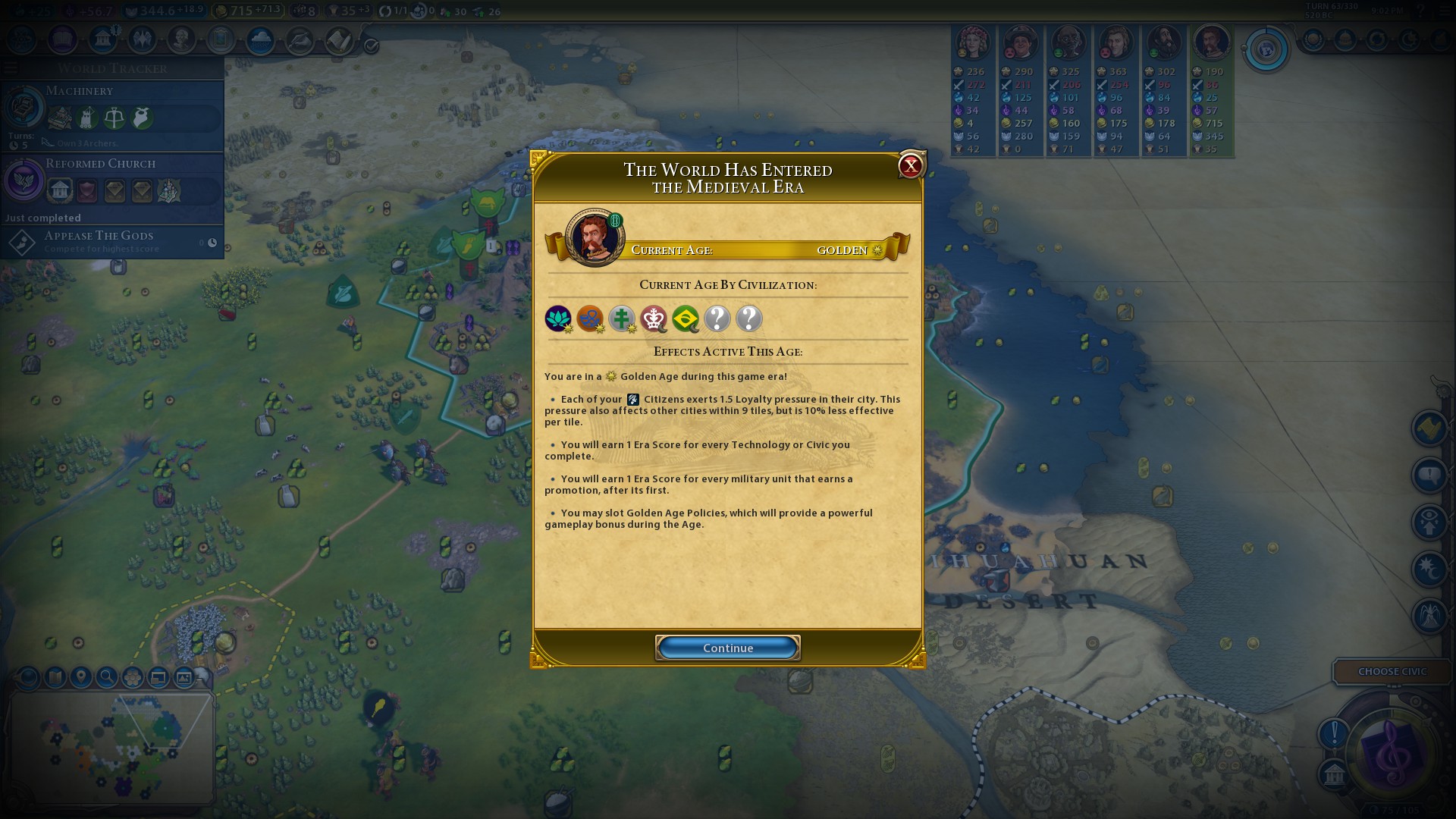Toggle the World Tracker header
The width and height of the screenshot is (1456, 819).
tap(112, 68)
